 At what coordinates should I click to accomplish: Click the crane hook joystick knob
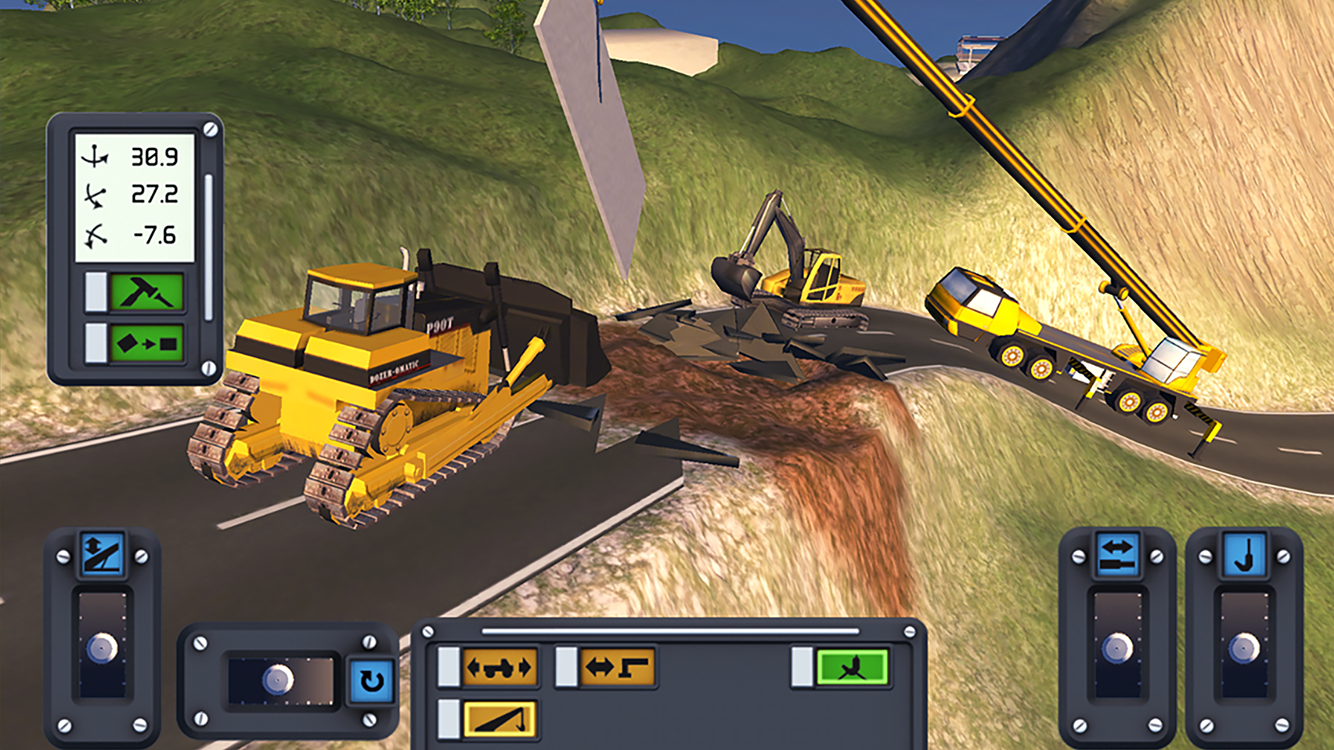pyautogui.click(x=1244, y=647)
